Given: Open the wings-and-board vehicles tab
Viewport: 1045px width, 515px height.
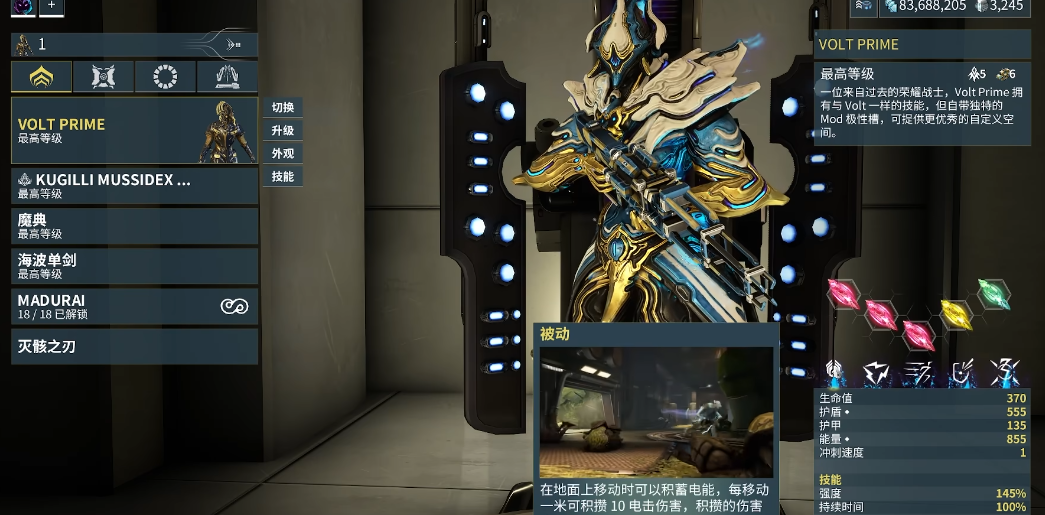Looking at the screenshot, I should [x=227, y=76].
